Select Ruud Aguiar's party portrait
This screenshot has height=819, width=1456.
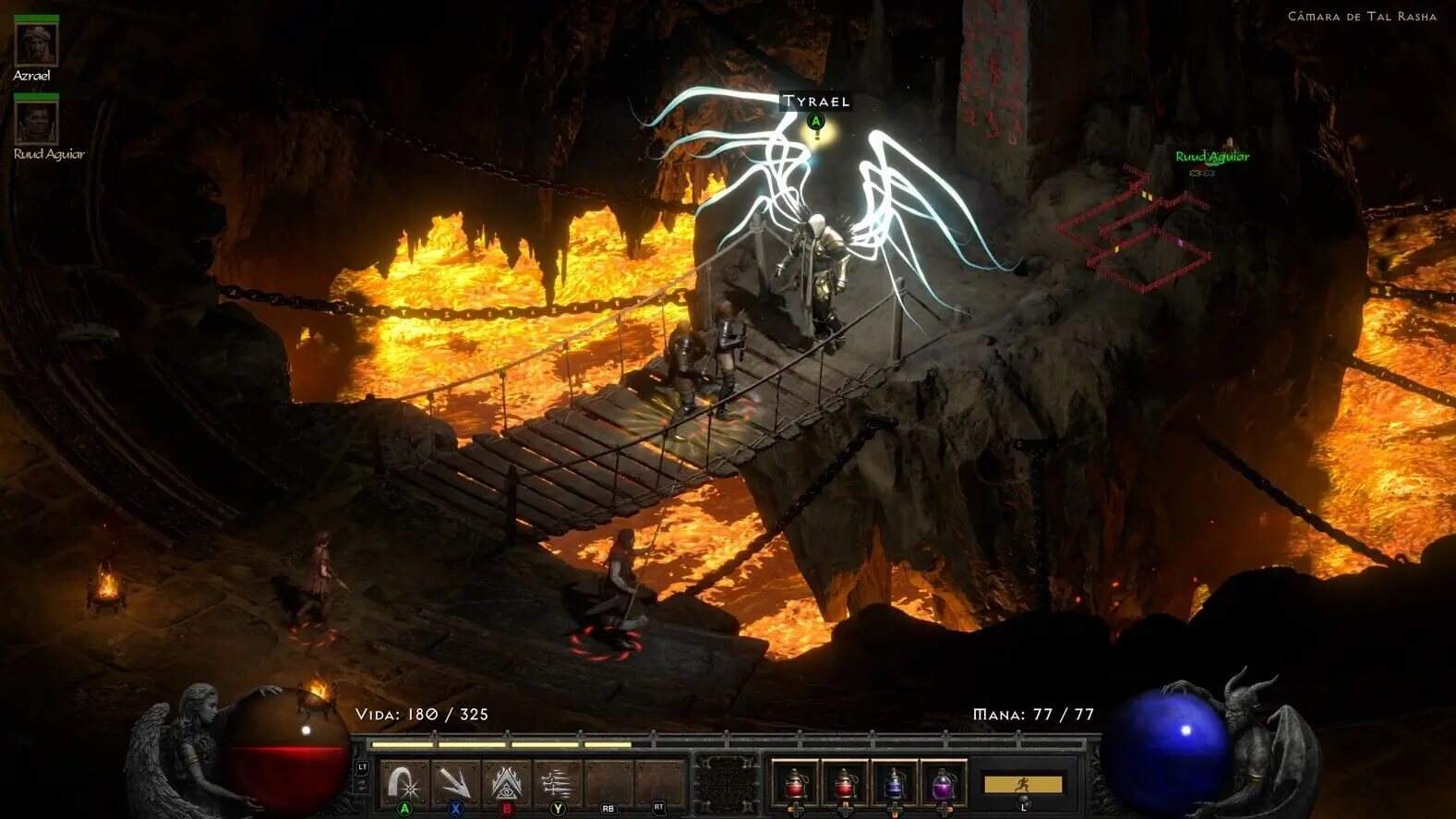coord(36,122)
